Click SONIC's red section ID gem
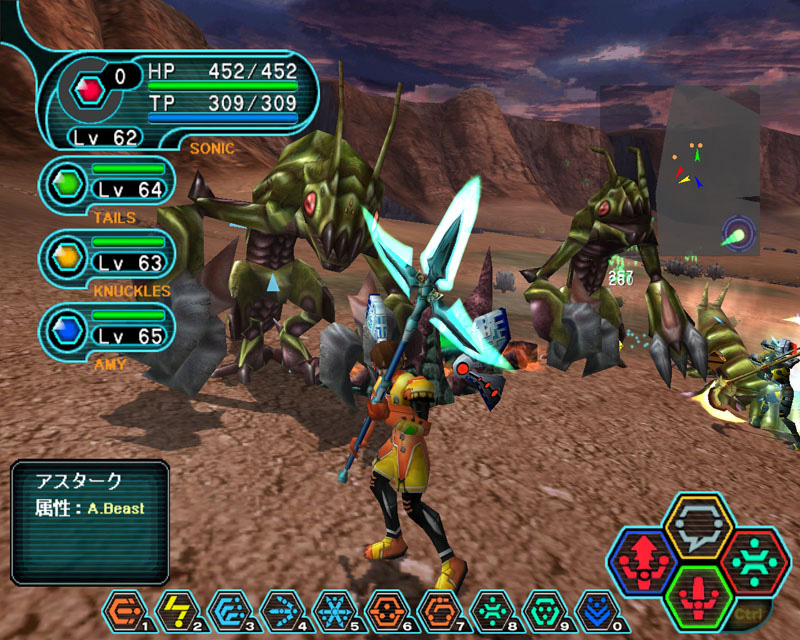Screen dimensions: 800x640 pos(90,92)
